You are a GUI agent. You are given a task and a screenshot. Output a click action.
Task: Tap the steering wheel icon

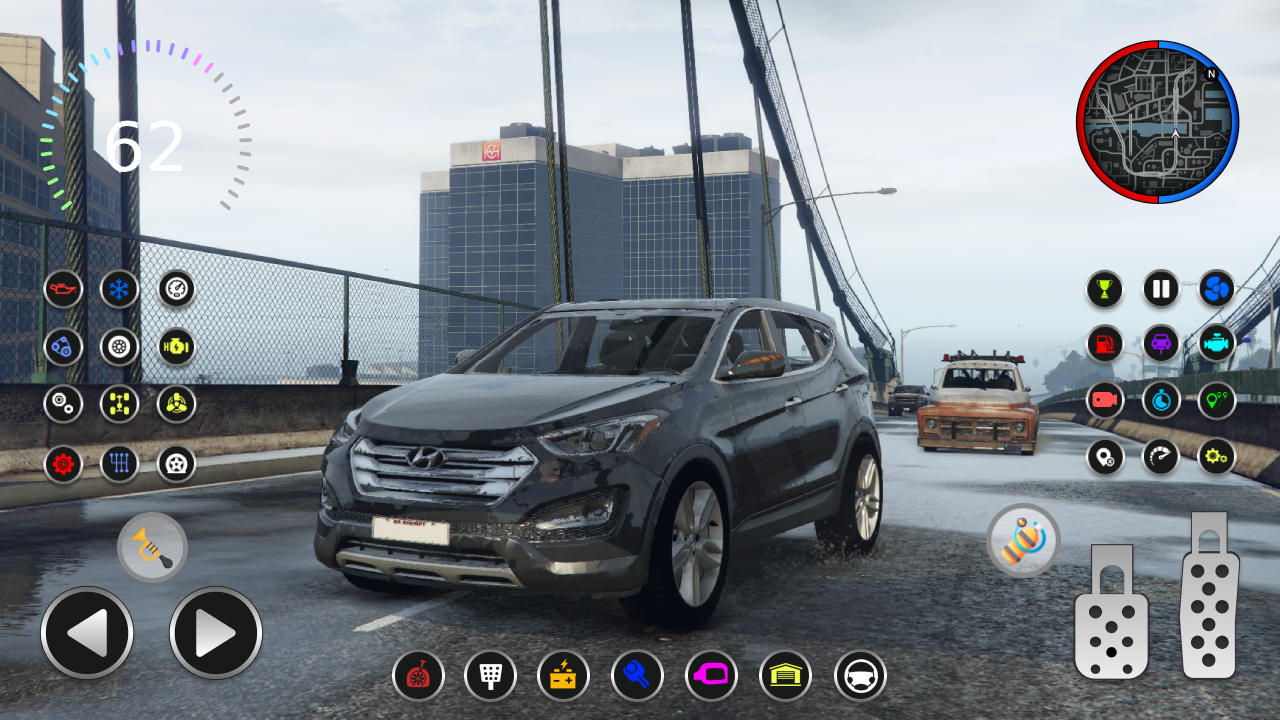pyautogui.click(x=860, y=676)
